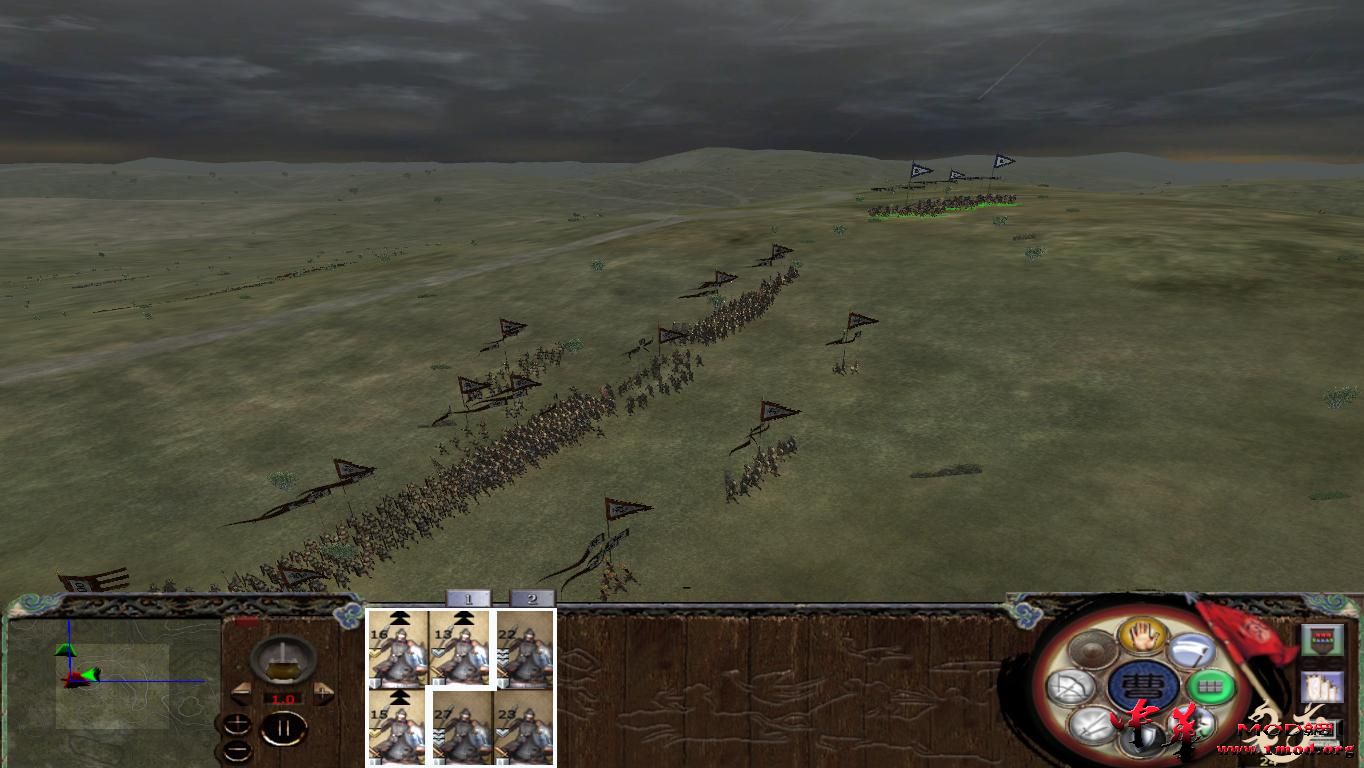Click the minimap zoom-in plus icon

coord(236,723)
